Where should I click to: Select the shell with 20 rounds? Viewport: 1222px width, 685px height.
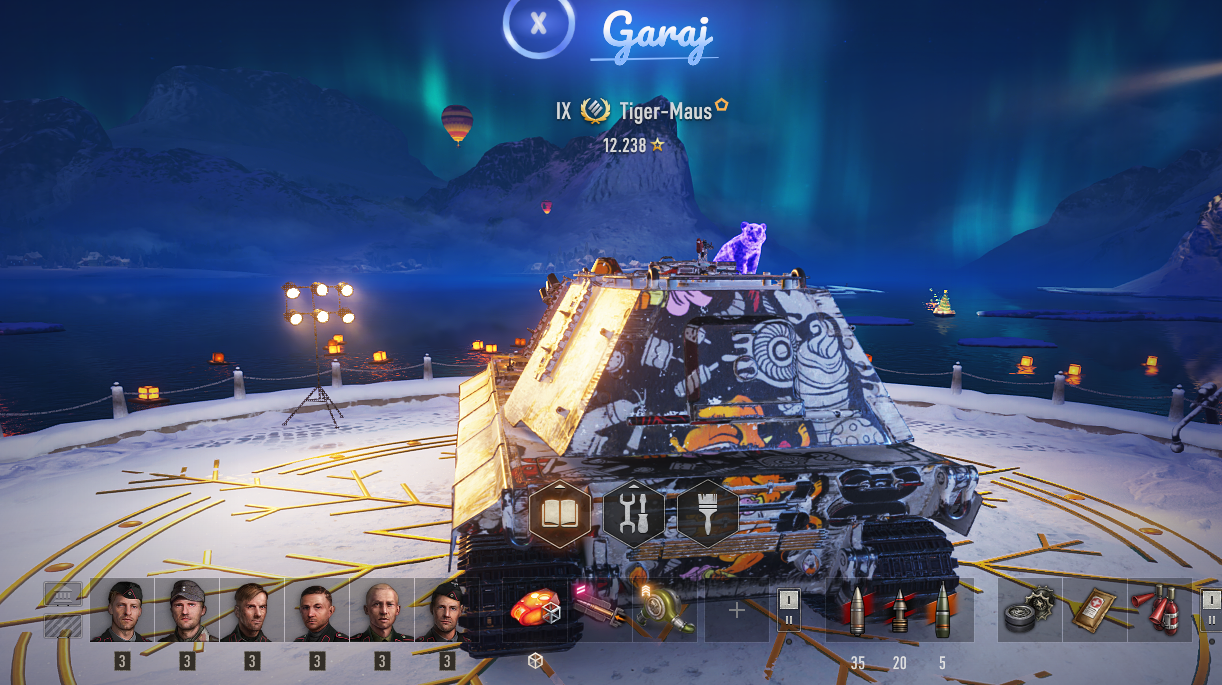click(x=899, y=610)
